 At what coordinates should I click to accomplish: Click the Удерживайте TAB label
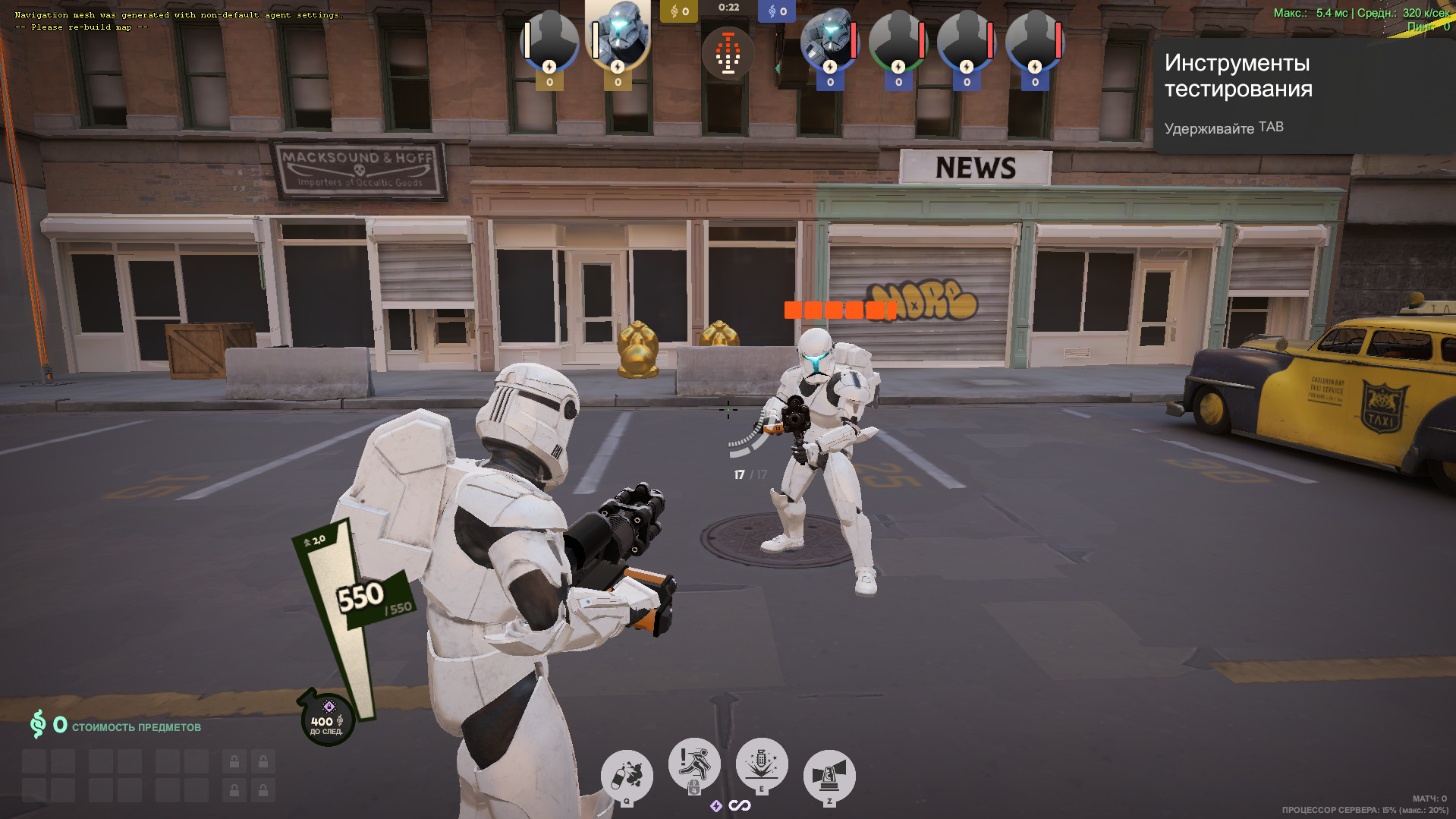pos(1223,127)
